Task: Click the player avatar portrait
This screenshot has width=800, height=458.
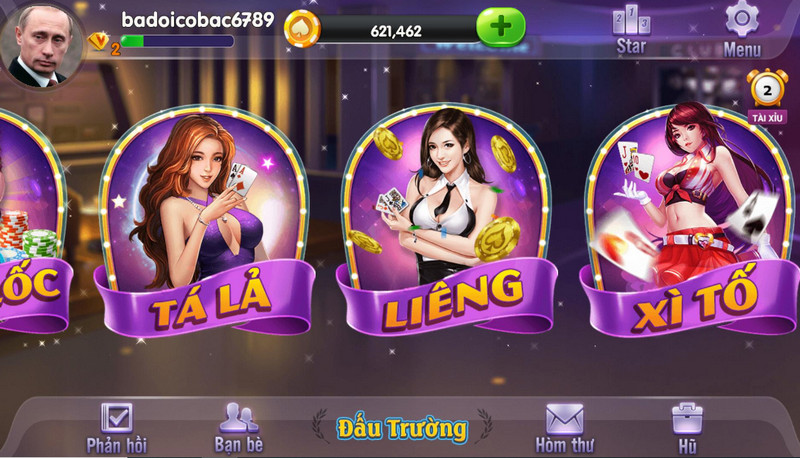Action: 45,45
